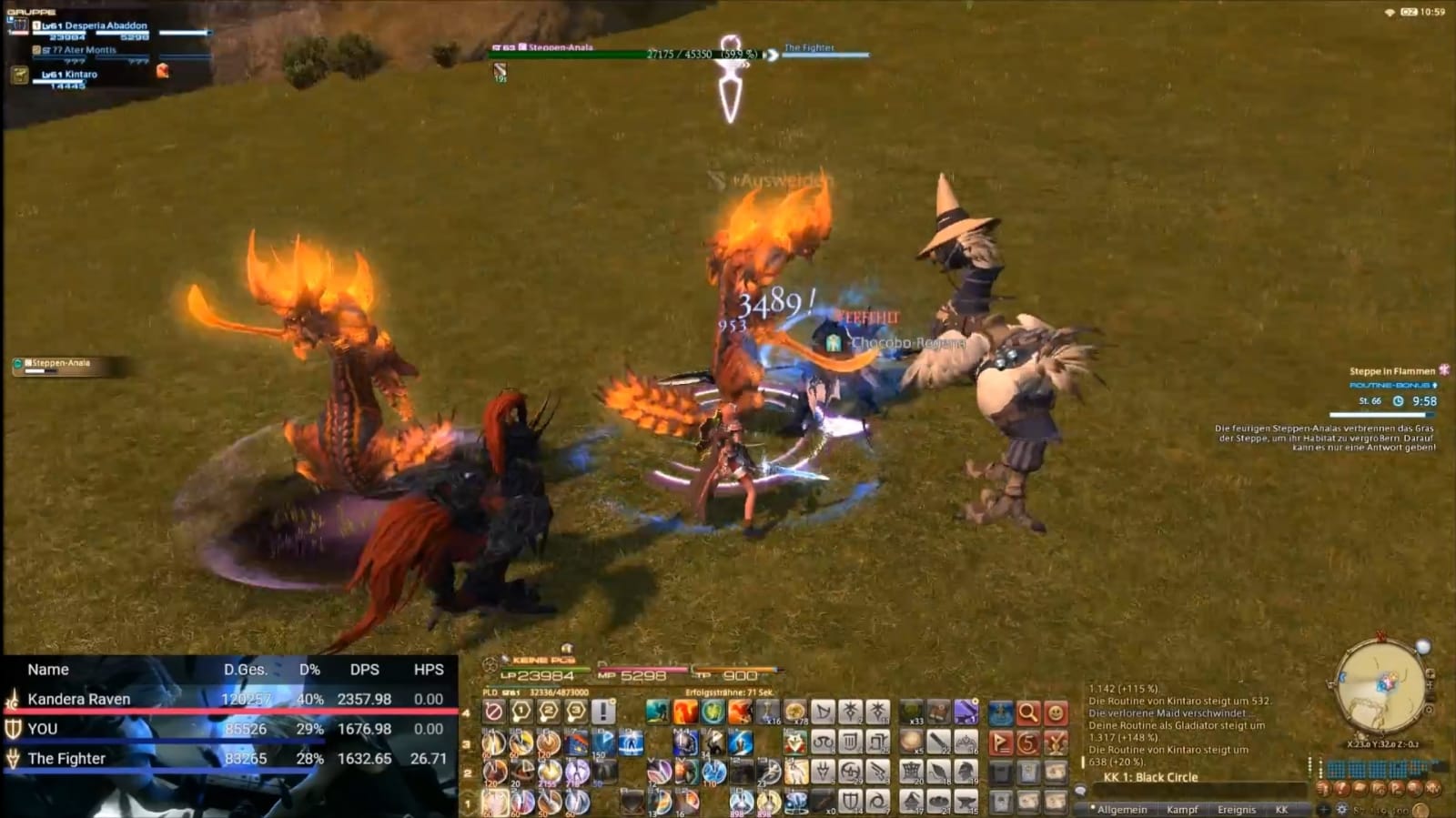1456x818 pixels.
Task: Open the chat settings gear icon
Action: pyautogui.click(x=1341, y=809)
